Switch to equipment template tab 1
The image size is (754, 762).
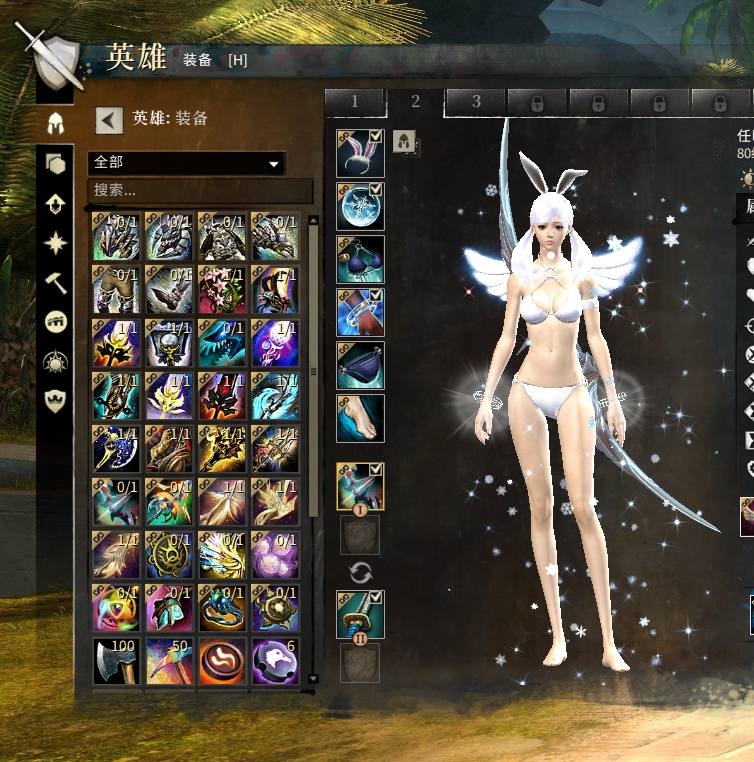(x=354, y=102)
